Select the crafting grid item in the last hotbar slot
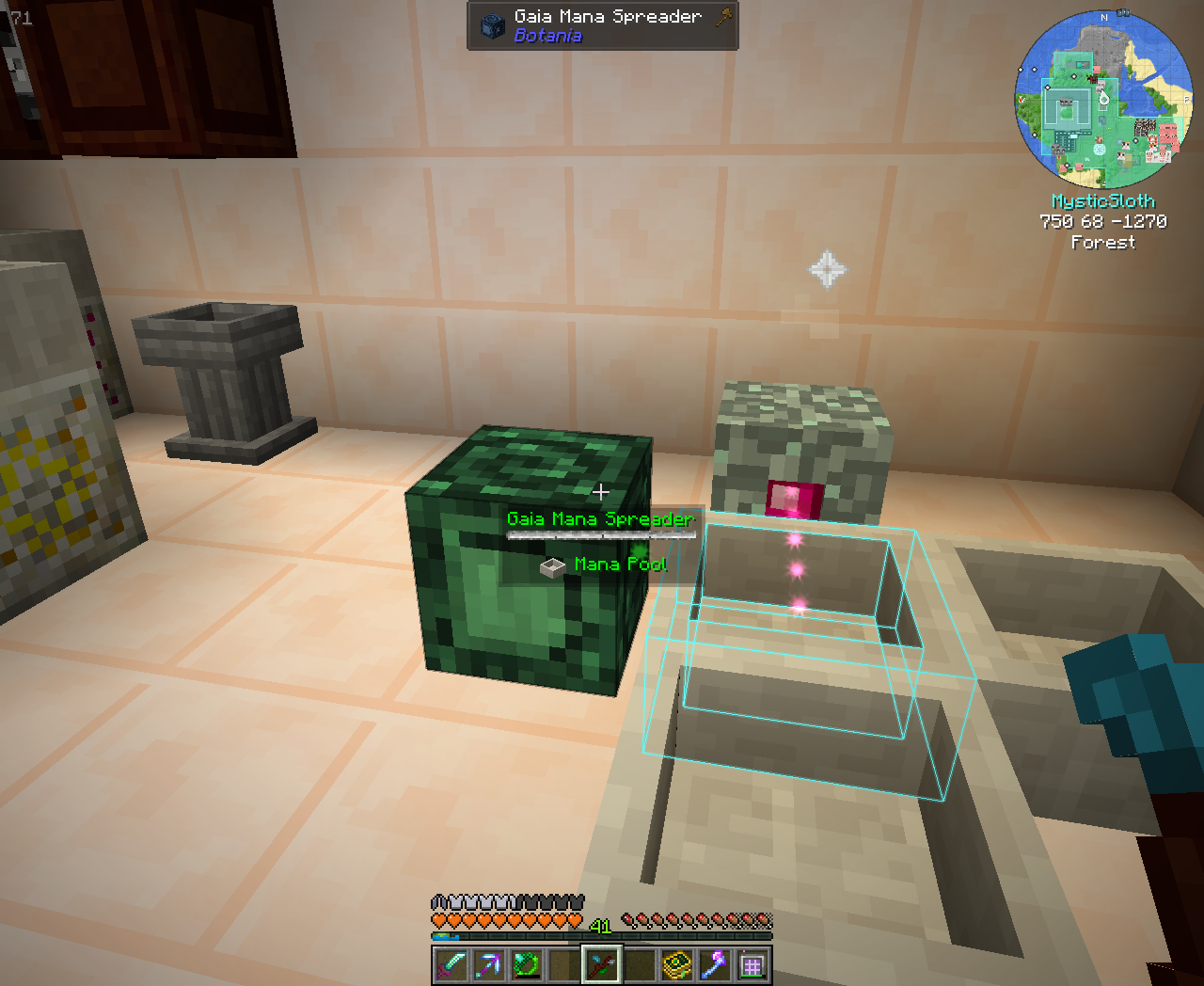Image resolution: width=1204 pixels, height=986 pixels. tap(750, 963)
